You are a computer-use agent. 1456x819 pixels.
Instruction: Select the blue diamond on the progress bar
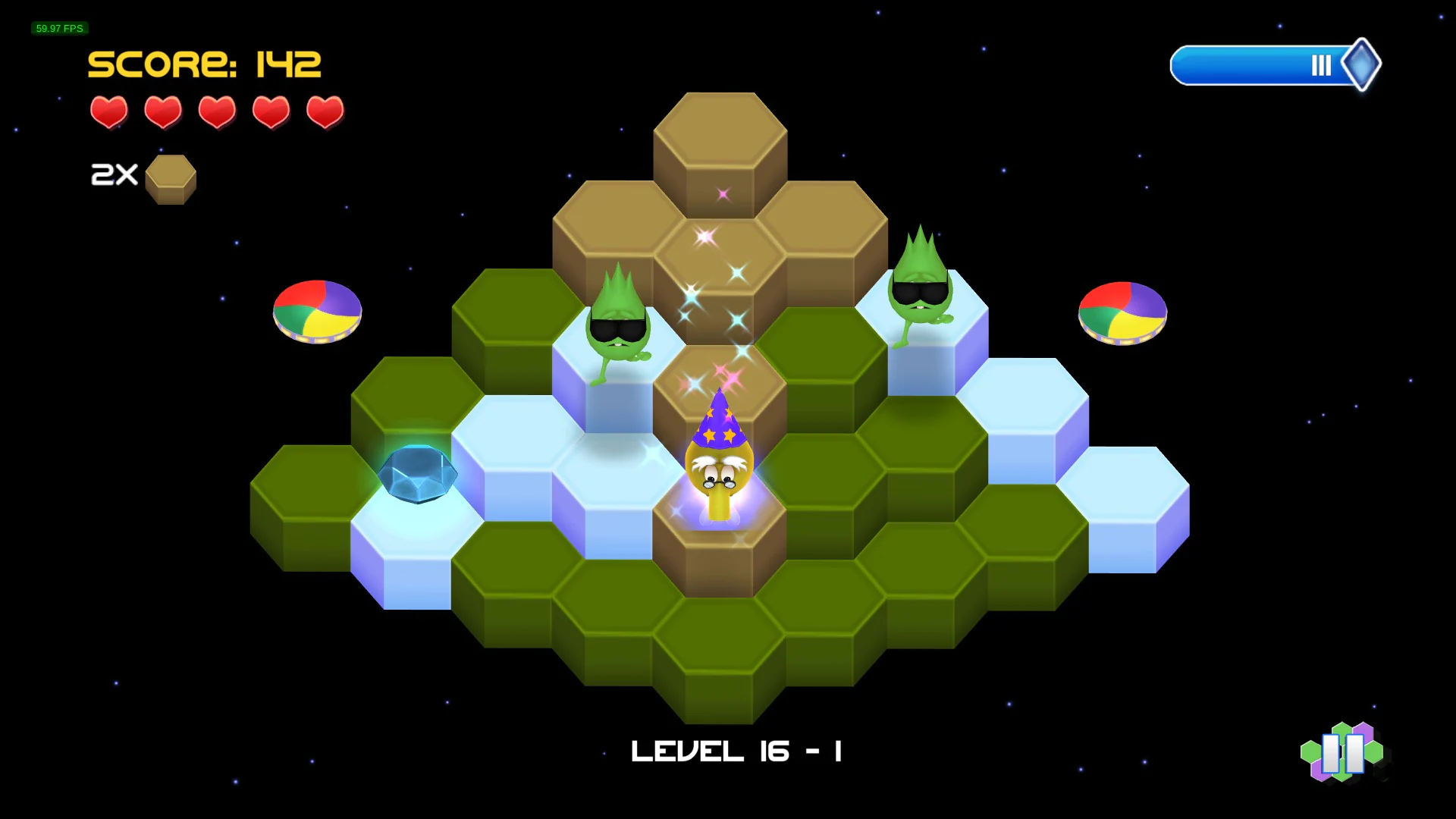pyautogui.click(x=1362, y=65)
